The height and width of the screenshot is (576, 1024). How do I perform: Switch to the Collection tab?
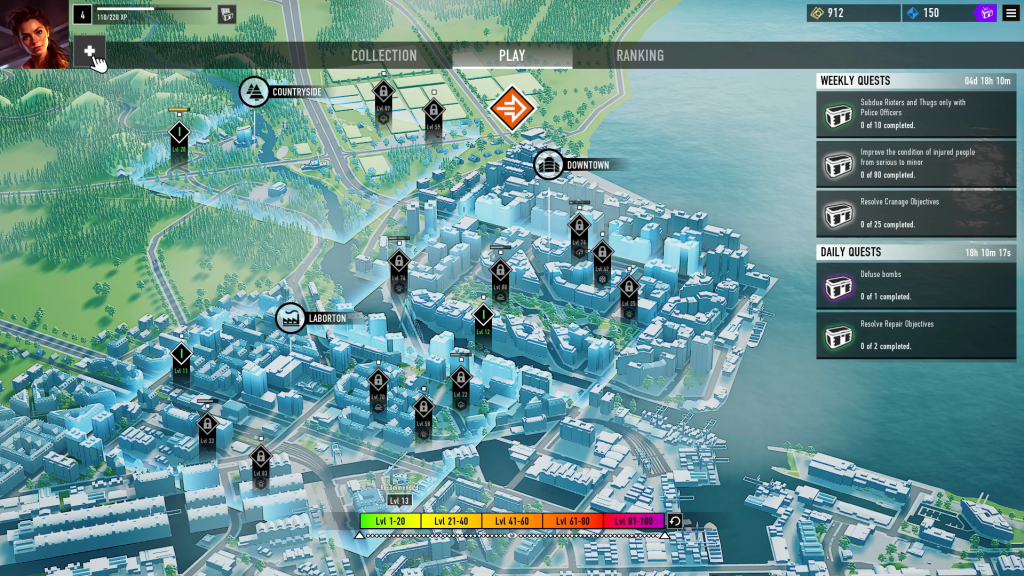point(384,56)
